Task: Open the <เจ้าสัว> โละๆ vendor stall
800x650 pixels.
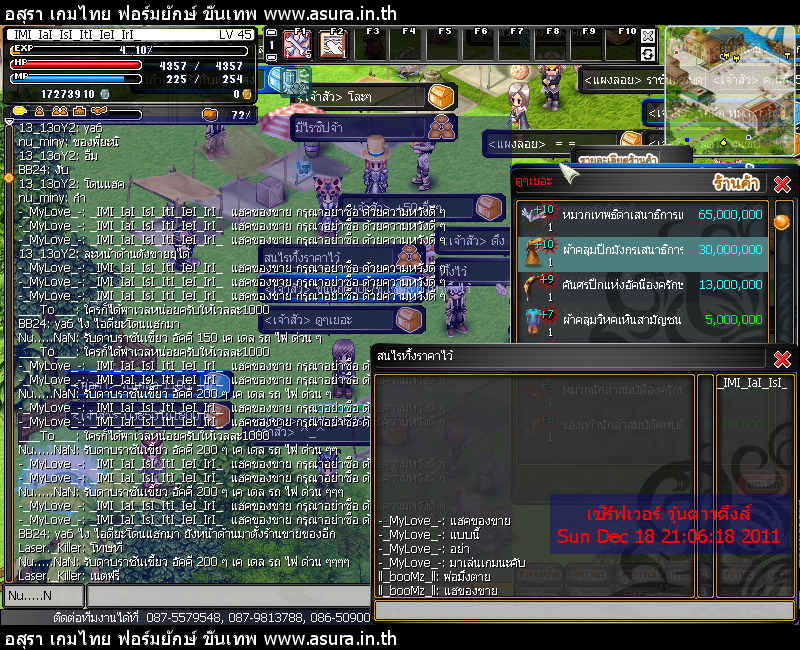Action: pos(360,97)
